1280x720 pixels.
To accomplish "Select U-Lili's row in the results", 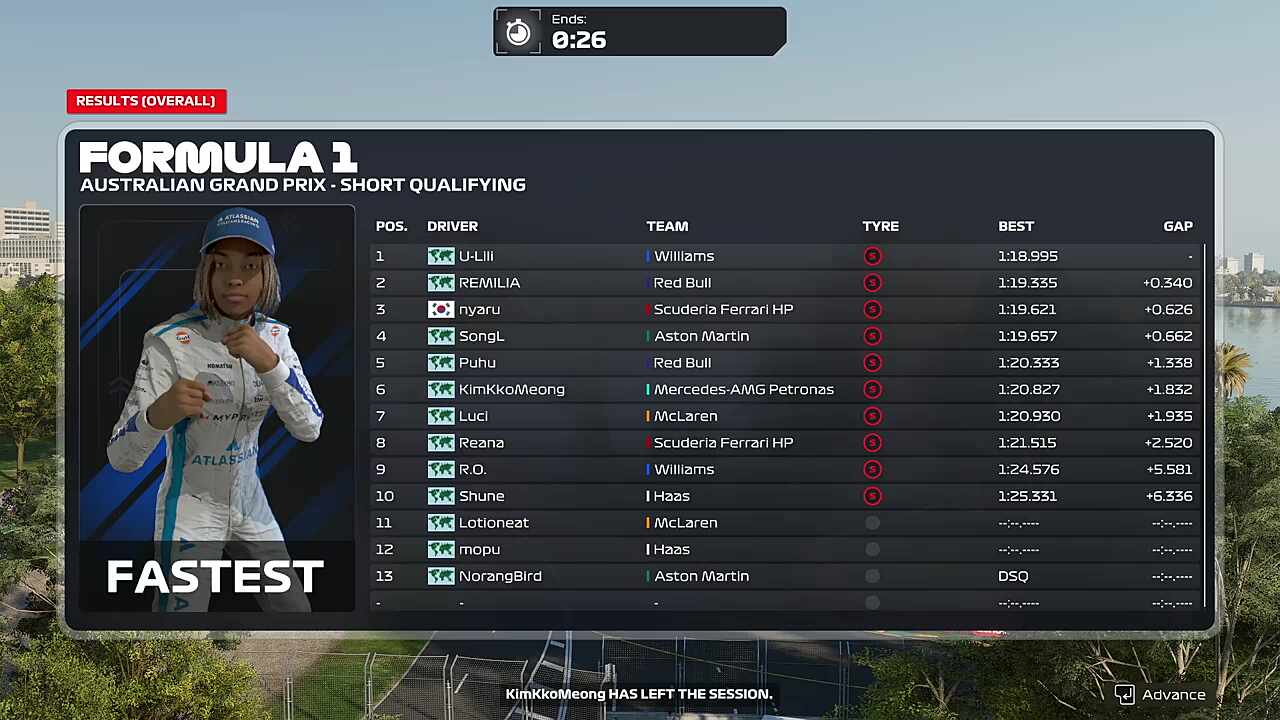I will tap(785, 256).
